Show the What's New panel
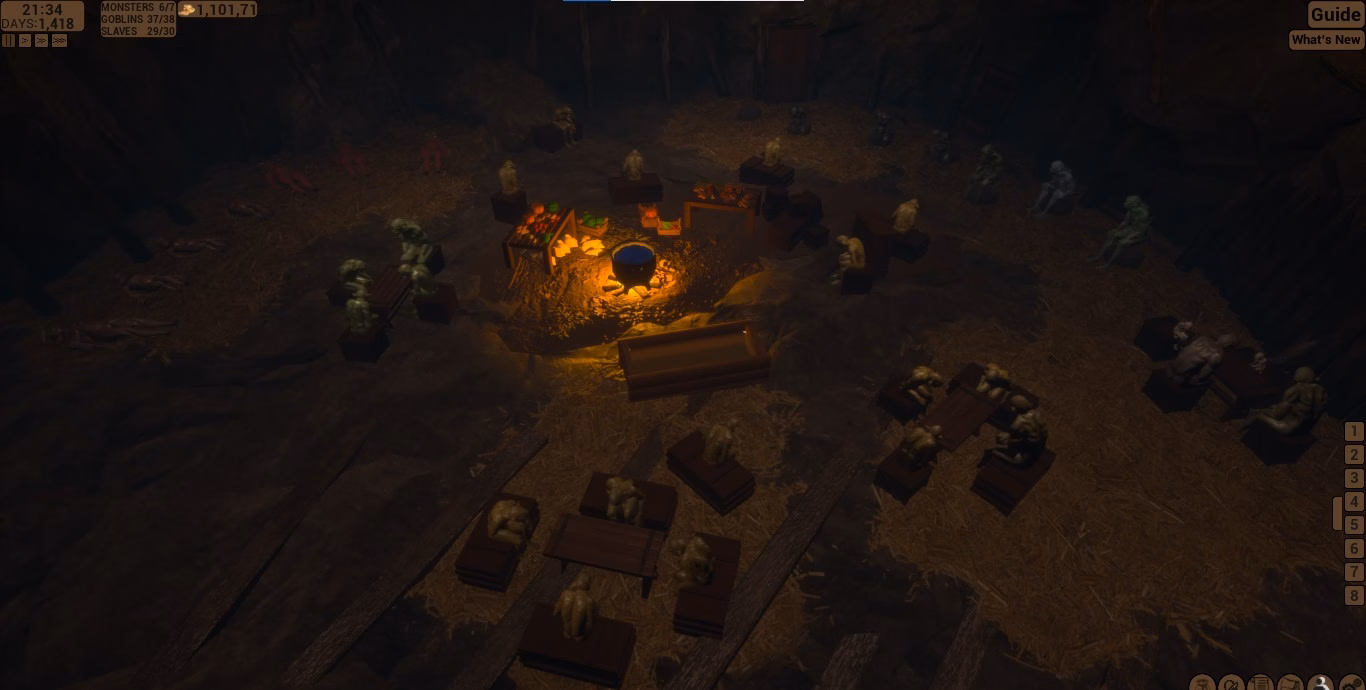The image size is (1366, 690). 1326,40
